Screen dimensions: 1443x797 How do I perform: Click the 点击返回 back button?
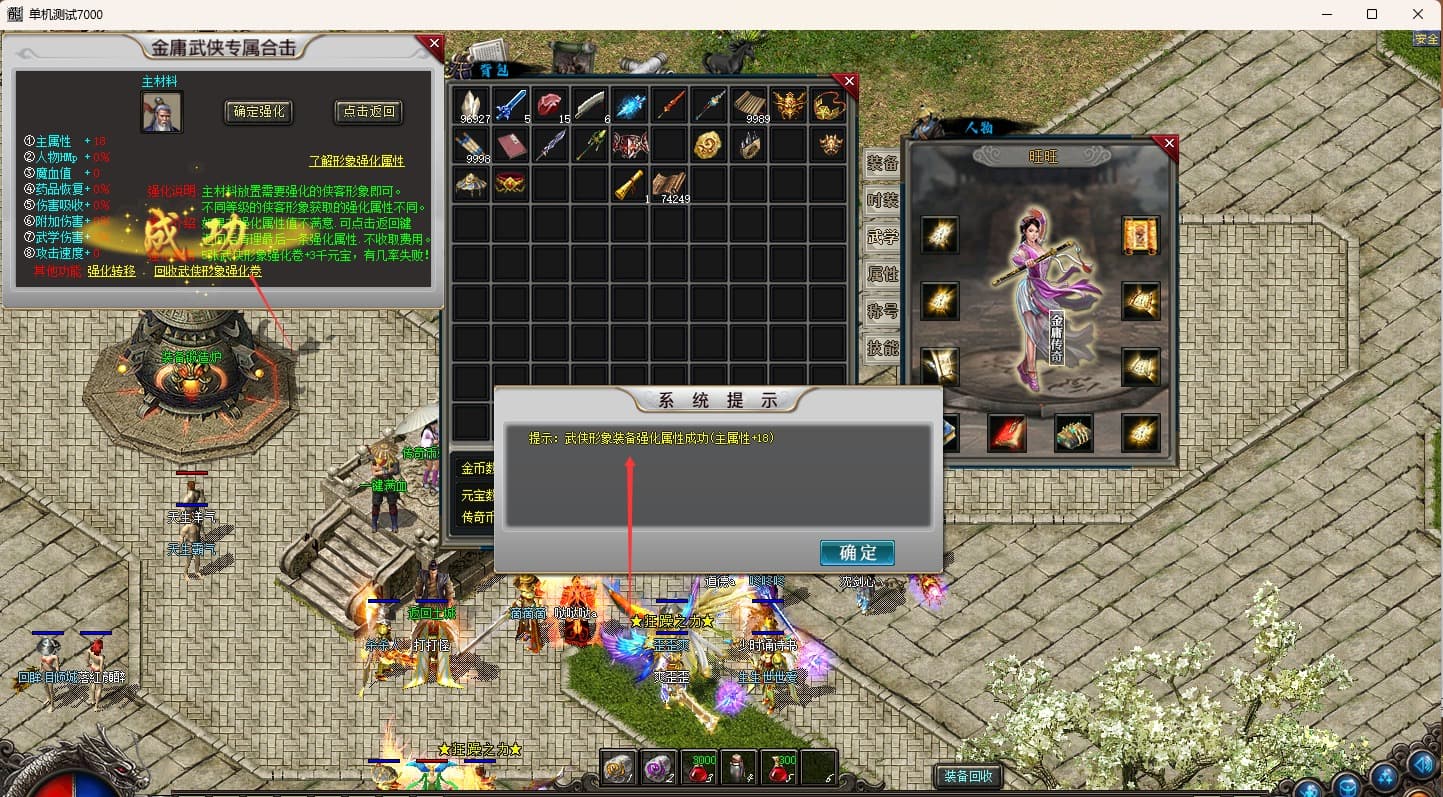tap(368, 112)
